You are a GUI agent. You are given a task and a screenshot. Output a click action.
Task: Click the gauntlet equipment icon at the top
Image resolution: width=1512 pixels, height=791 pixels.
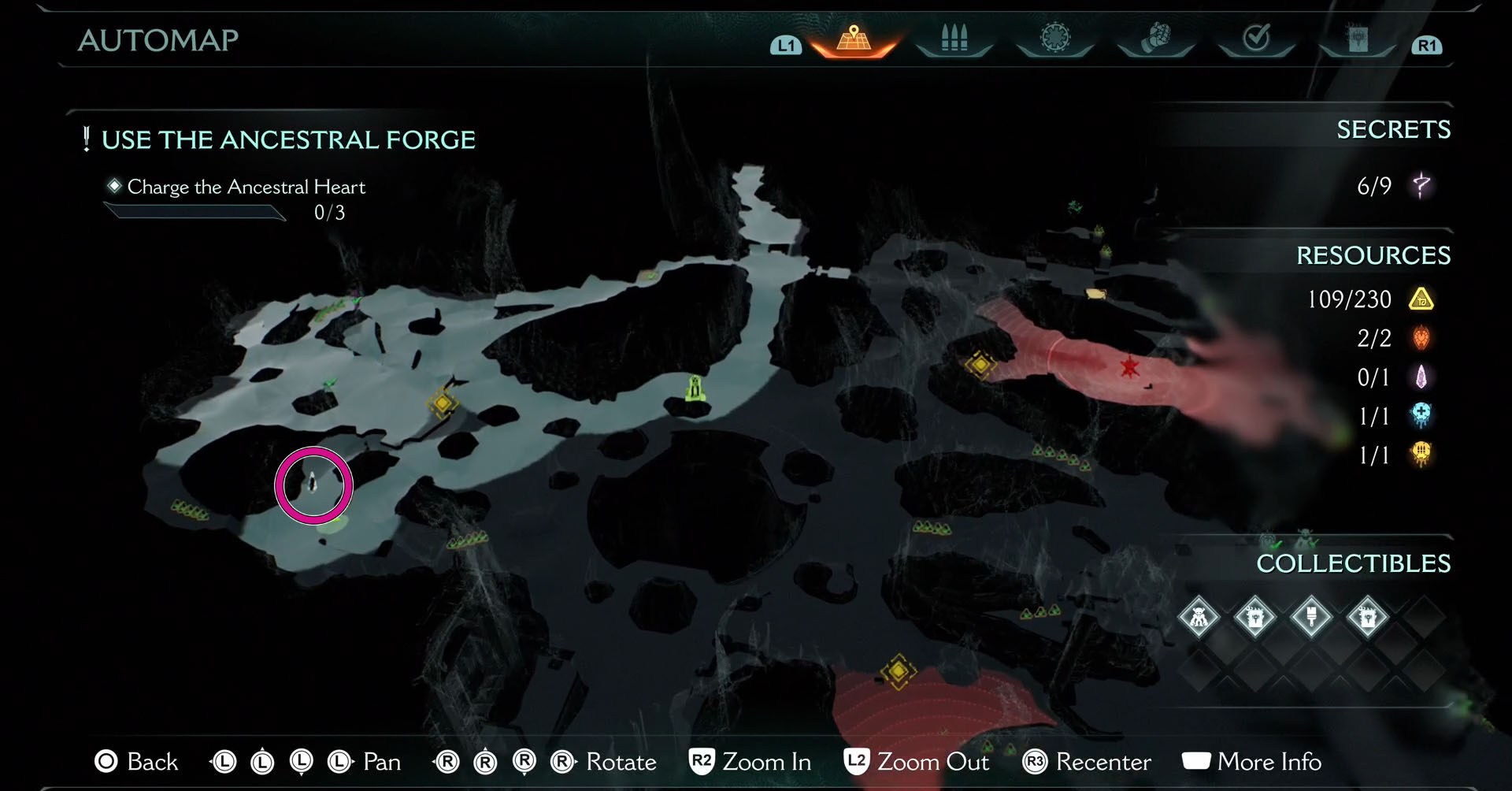[x=1156, y=35]
